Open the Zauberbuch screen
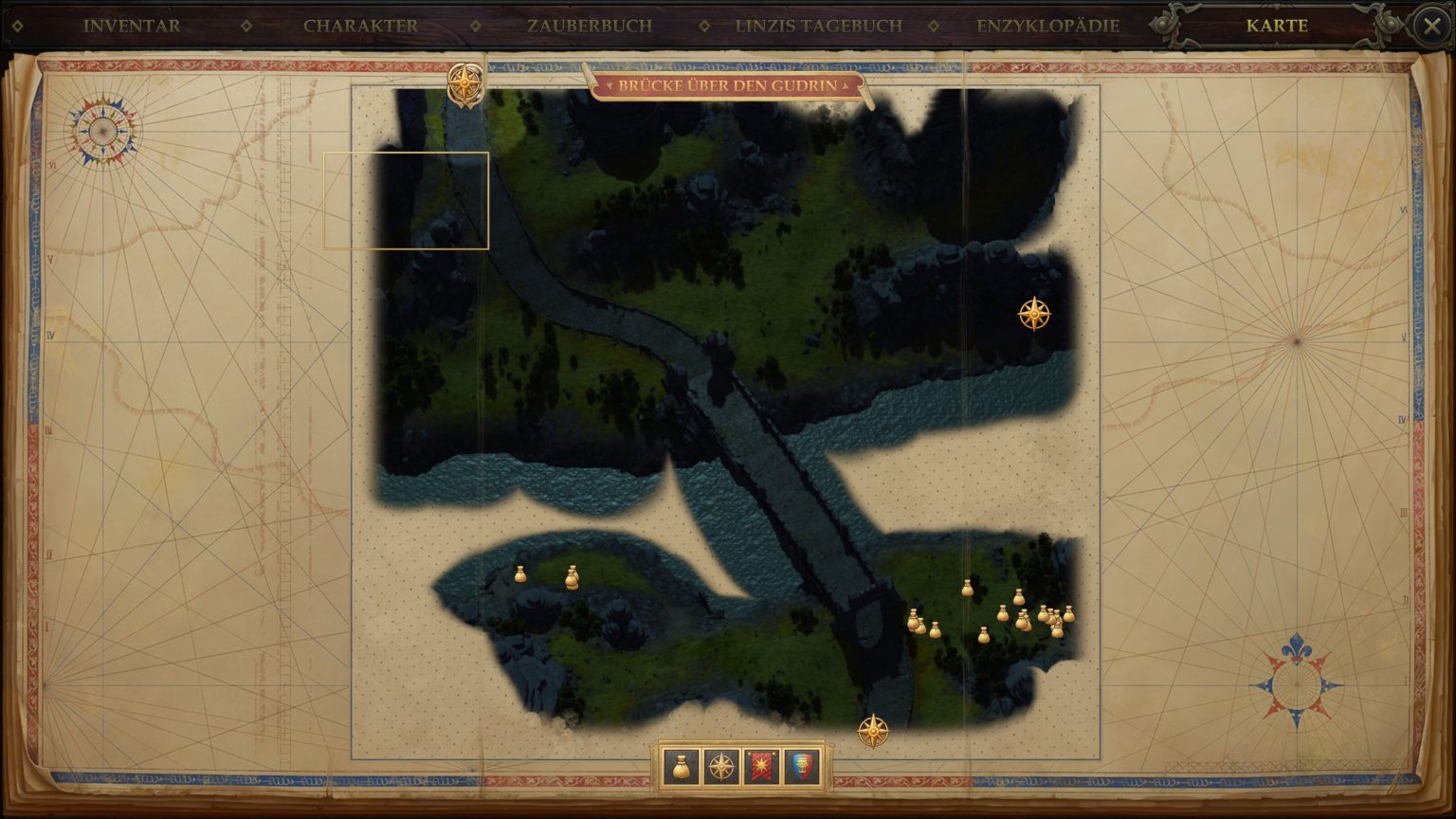Screen dimensions: 1456x819 [x=590, y=26]
